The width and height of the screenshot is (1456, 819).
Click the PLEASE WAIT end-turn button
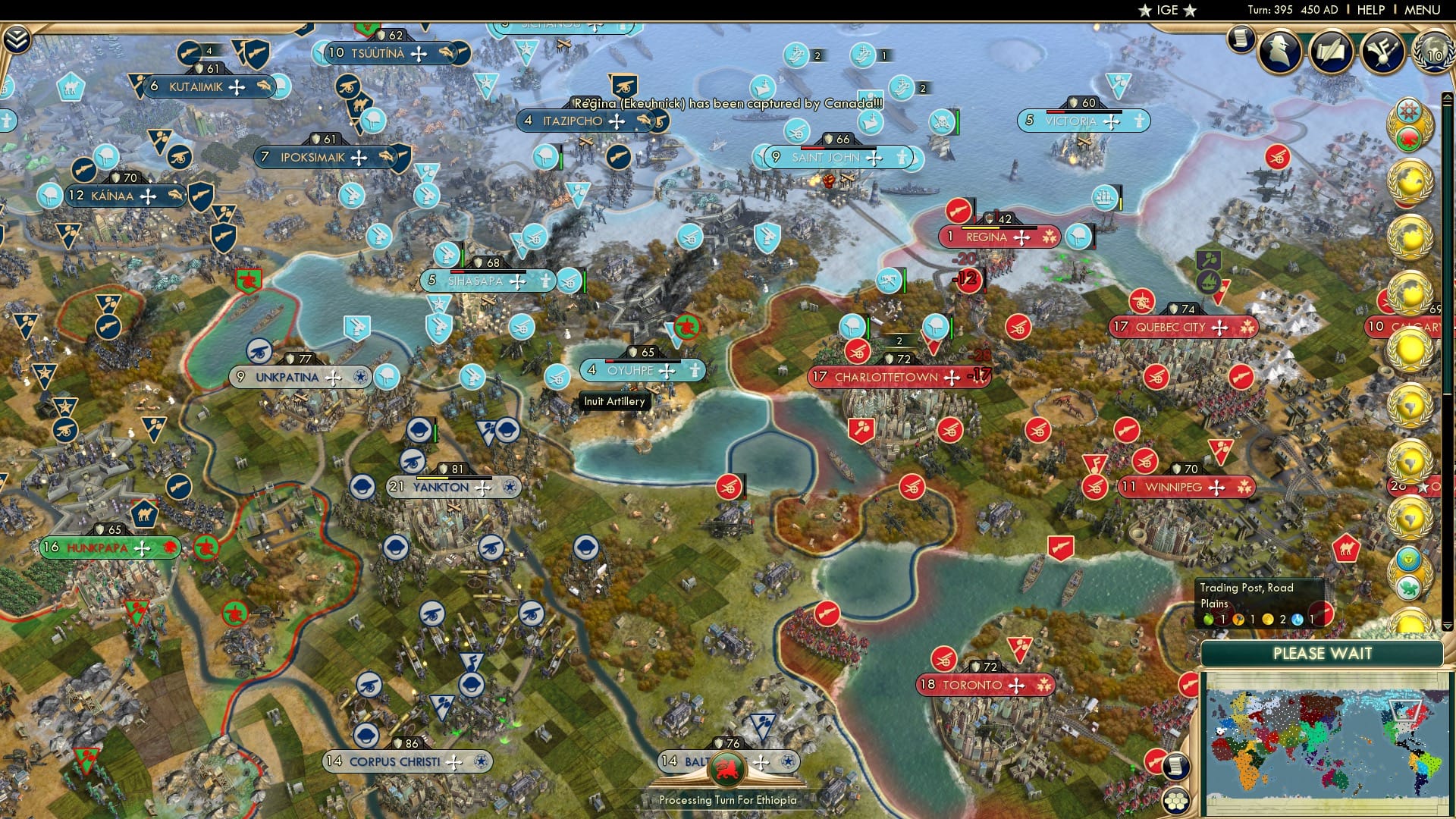point(1322,653)
